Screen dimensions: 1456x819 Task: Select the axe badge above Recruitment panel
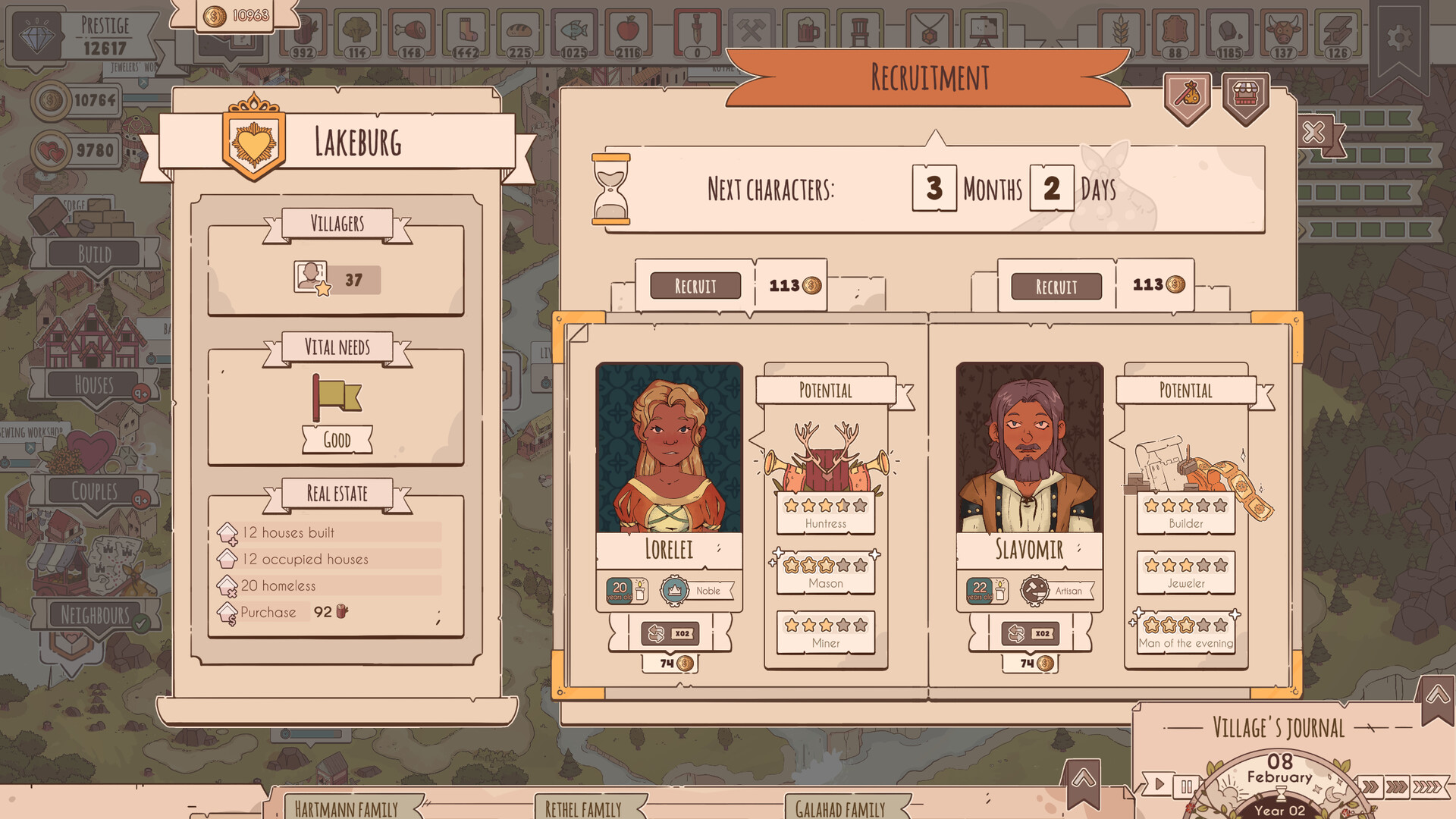pos(1186,93)
